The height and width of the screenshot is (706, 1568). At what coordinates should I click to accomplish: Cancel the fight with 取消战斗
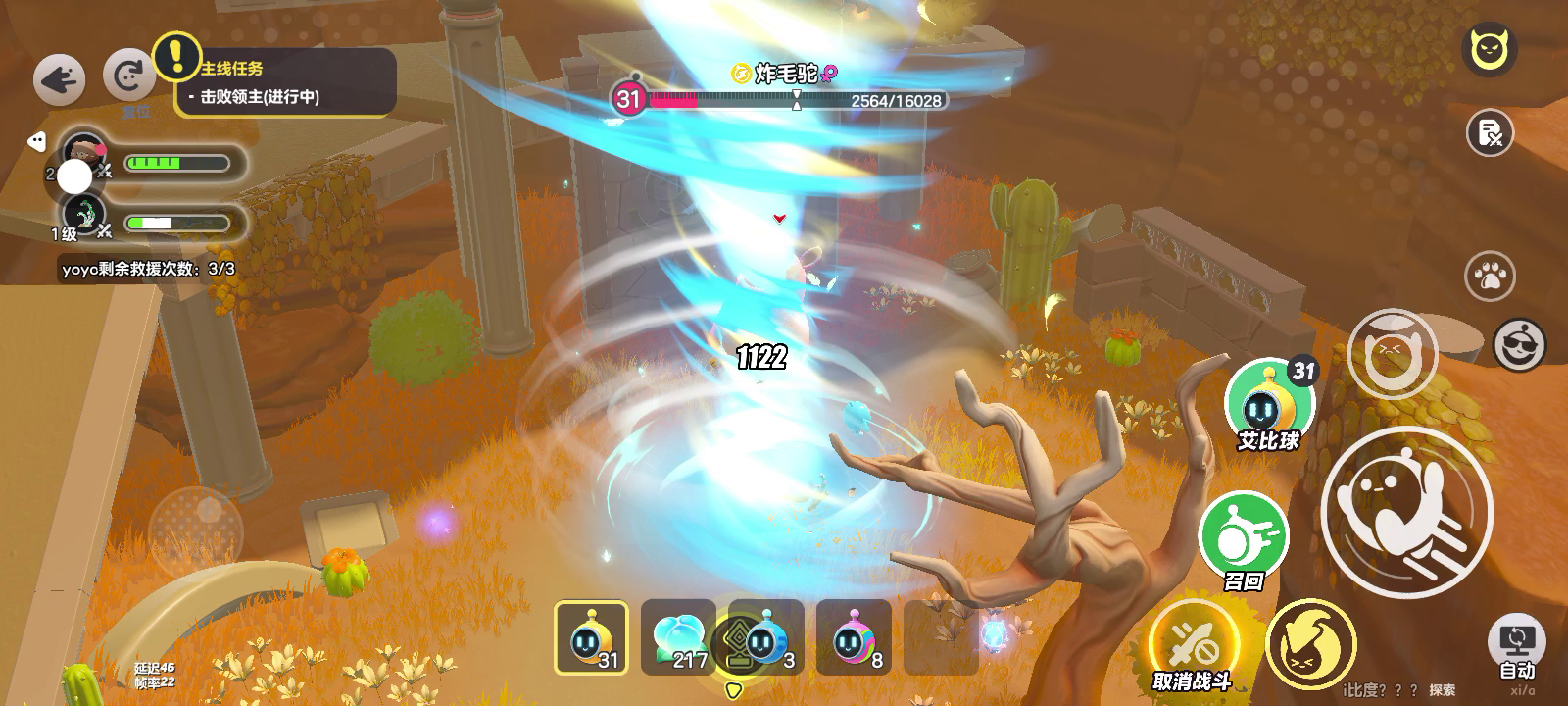pyautogui.click(x=1193, y=645)
